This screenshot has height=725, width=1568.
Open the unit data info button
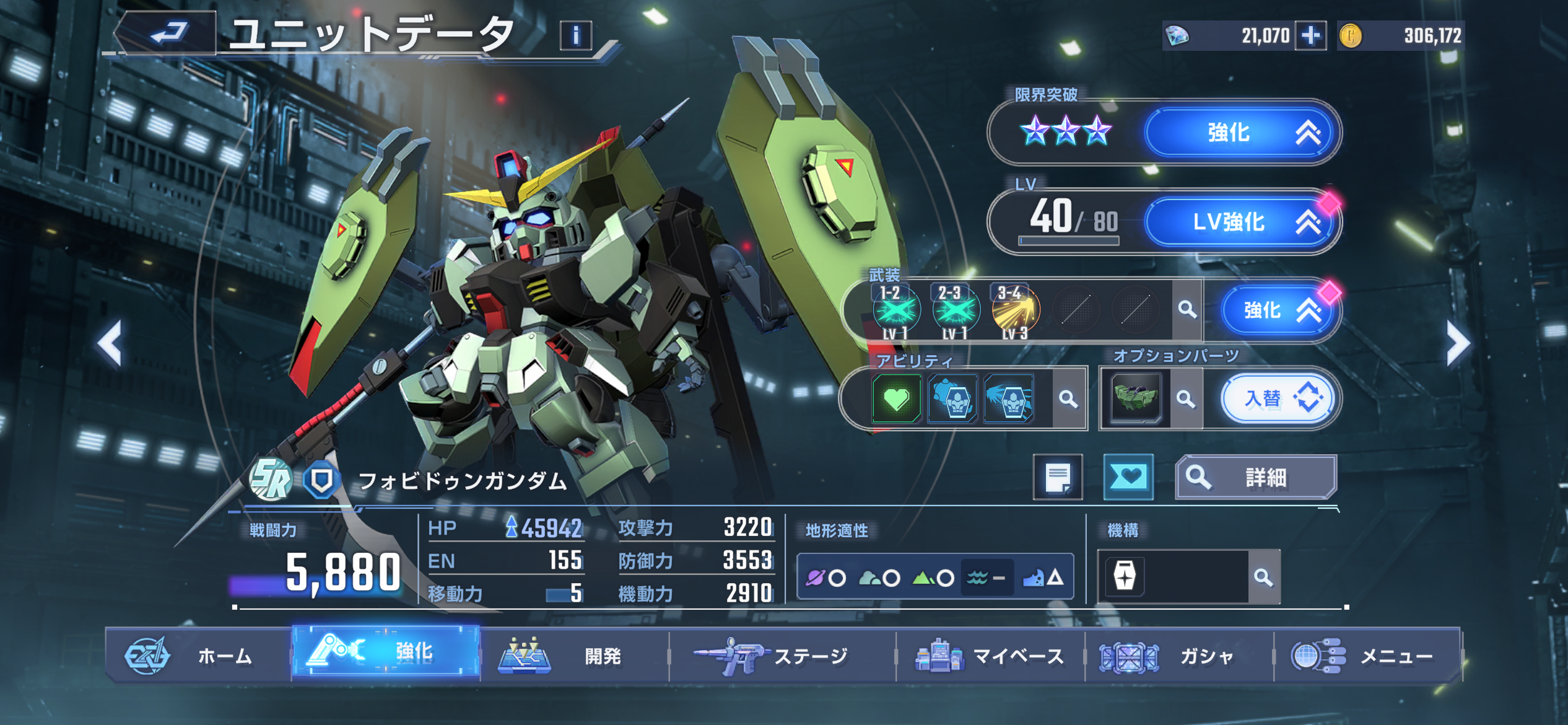pyautogui.click(x=575, y=35)
